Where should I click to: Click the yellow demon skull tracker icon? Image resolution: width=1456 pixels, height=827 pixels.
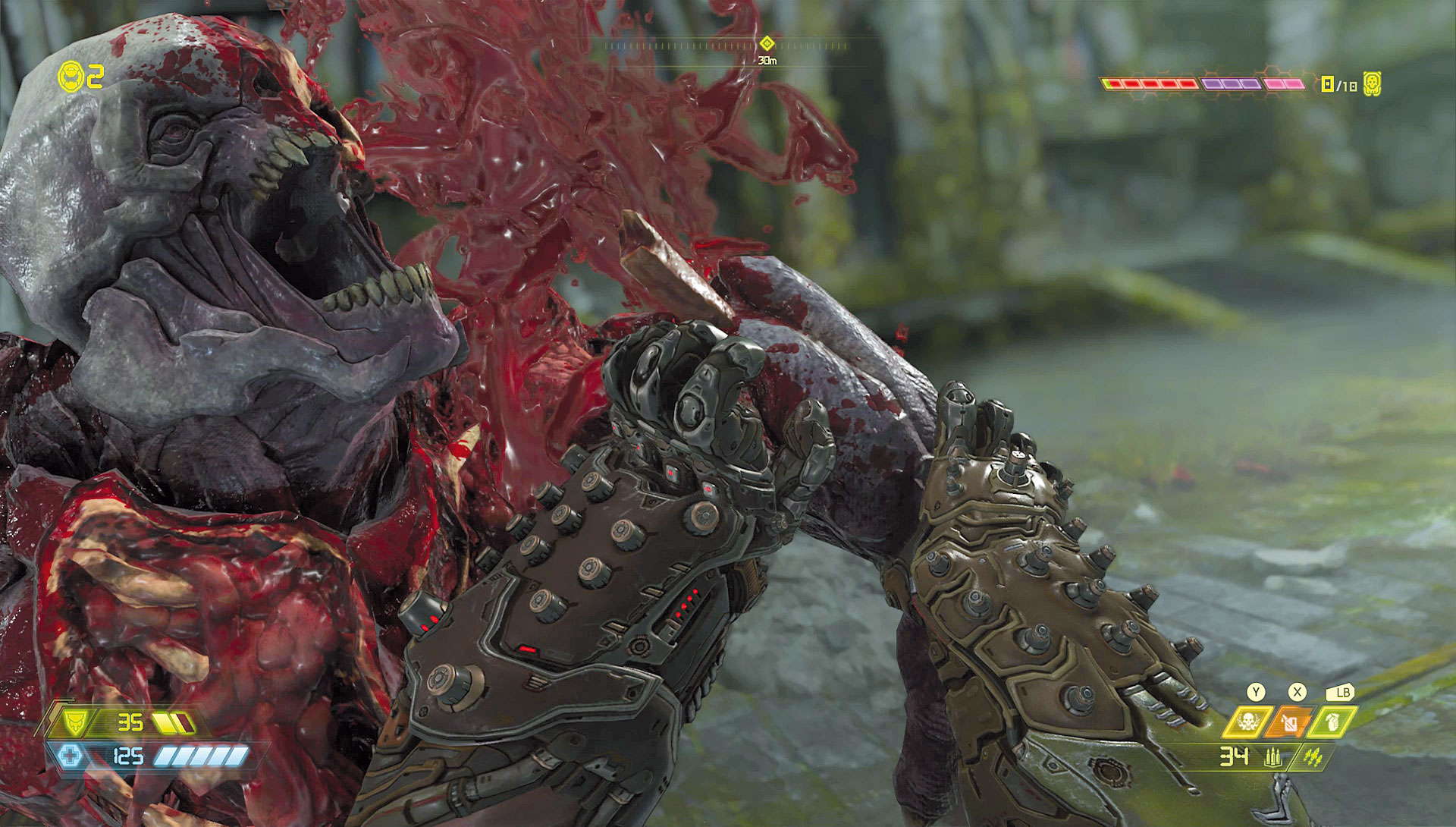[x=1370, y=83]
